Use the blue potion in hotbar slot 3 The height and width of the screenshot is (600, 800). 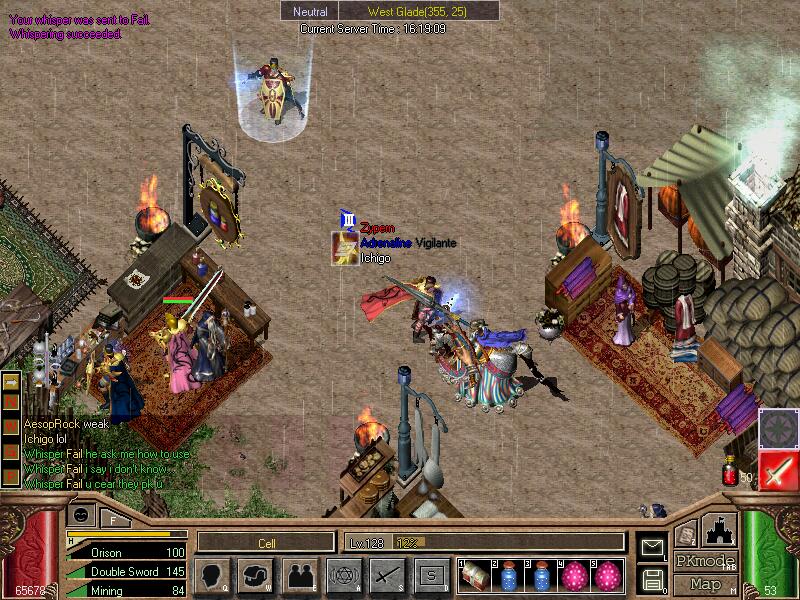coord(542,575)
